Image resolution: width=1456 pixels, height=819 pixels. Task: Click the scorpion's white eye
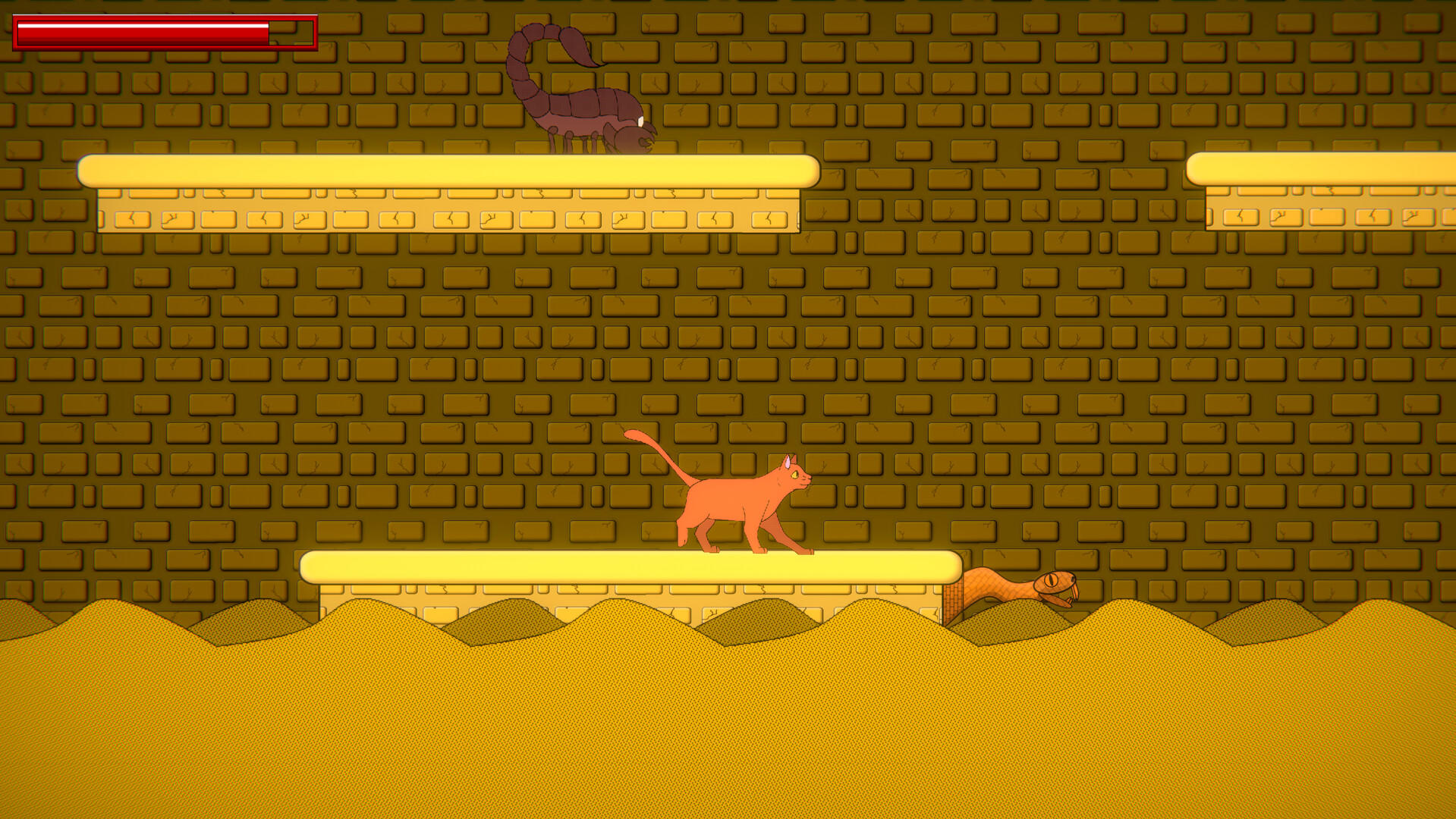[640, 121]
